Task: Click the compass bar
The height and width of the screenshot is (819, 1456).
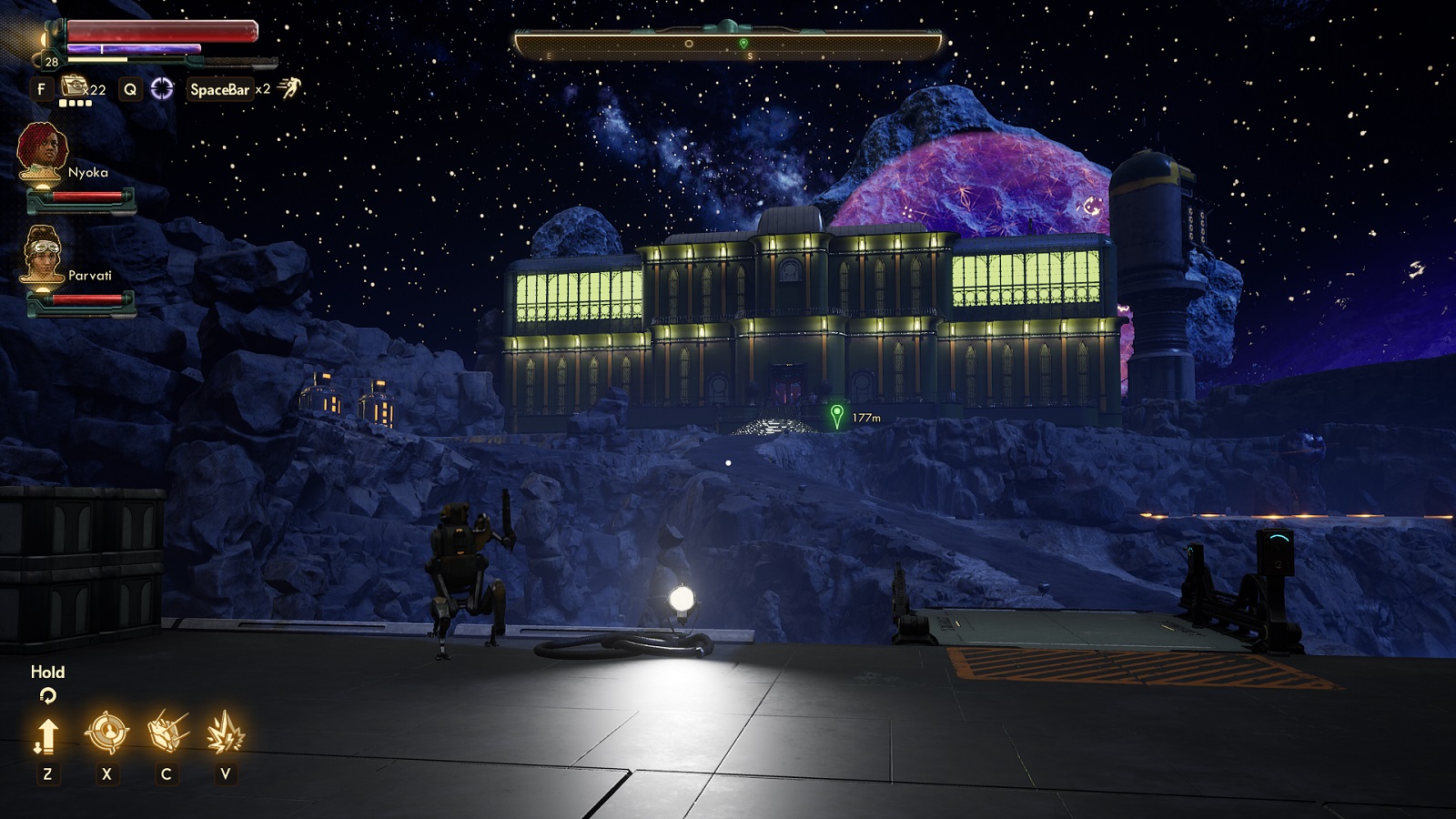Action: coord(728,44)
